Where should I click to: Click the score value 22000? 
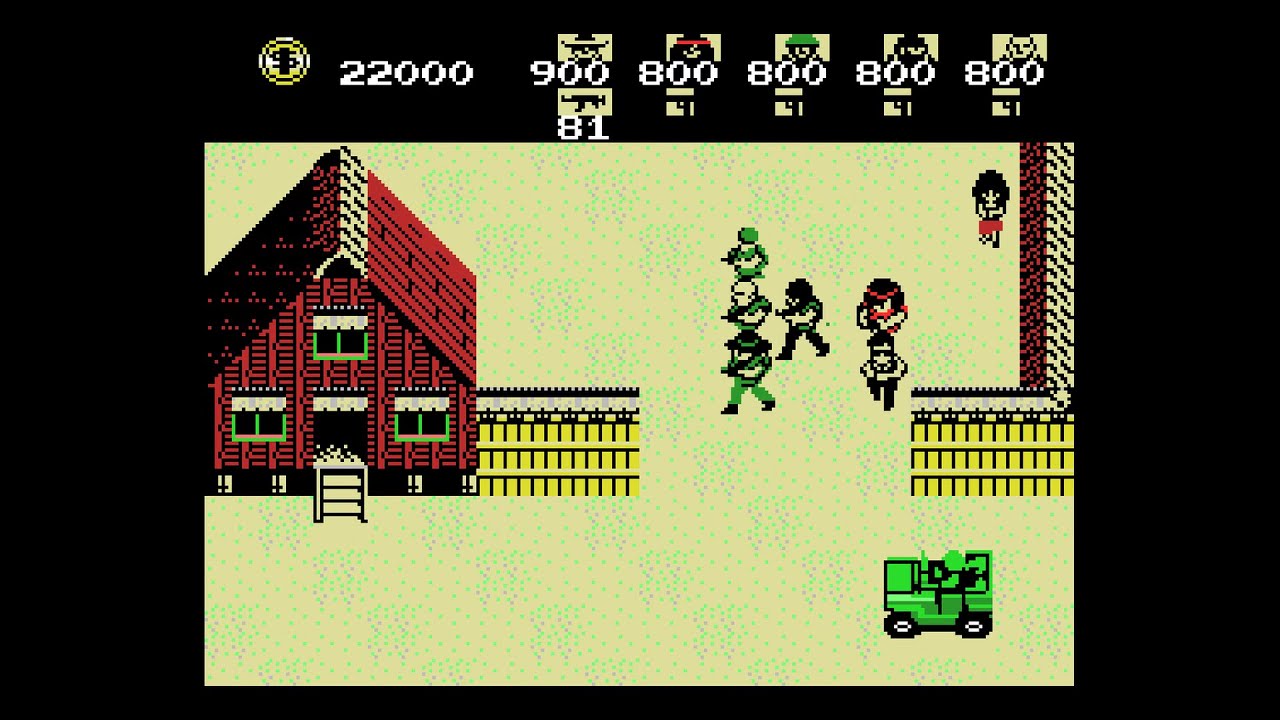pos(405,72)
